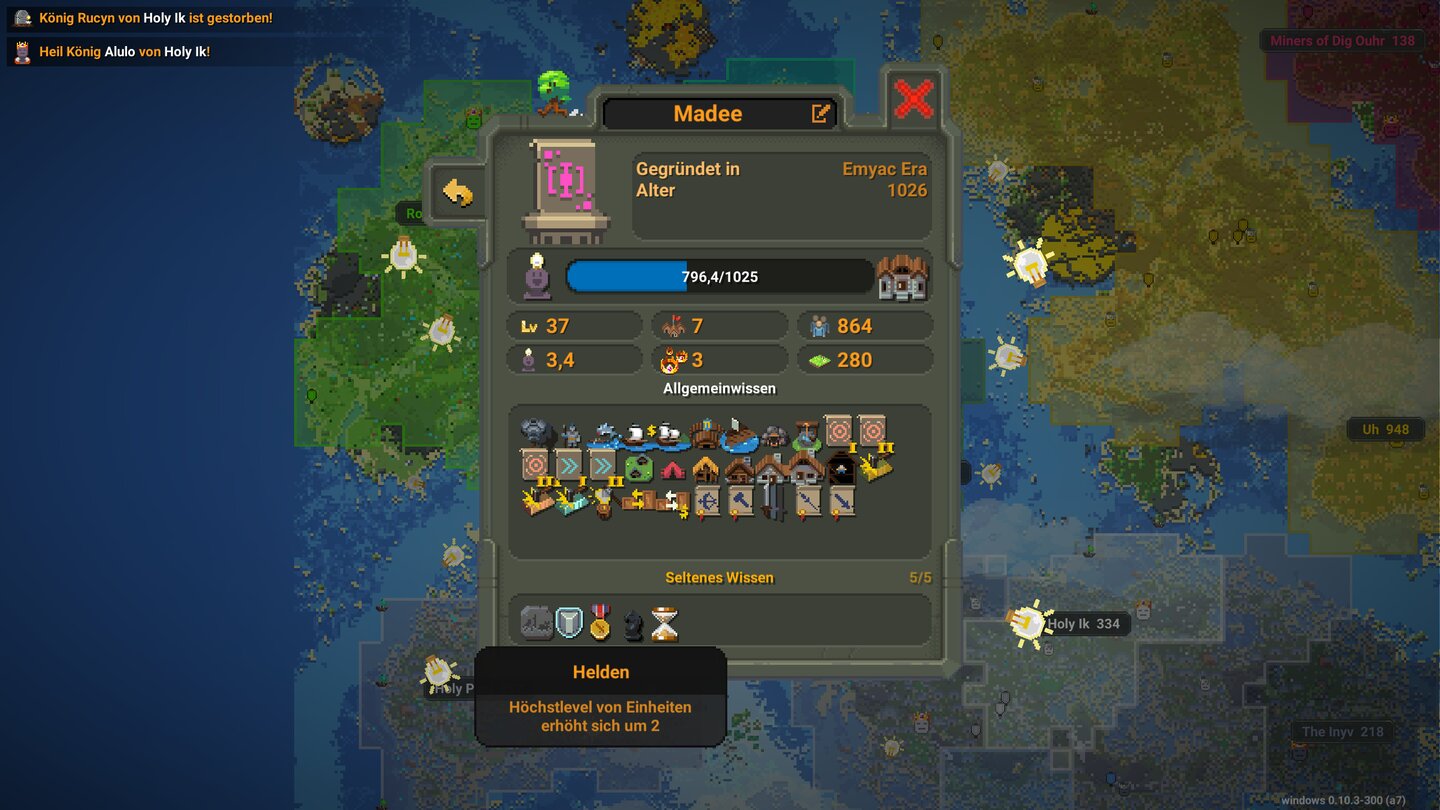The image size is (1440, 810).
Task: Click the harbor dock knowledge icon
Action: (740, 433)
